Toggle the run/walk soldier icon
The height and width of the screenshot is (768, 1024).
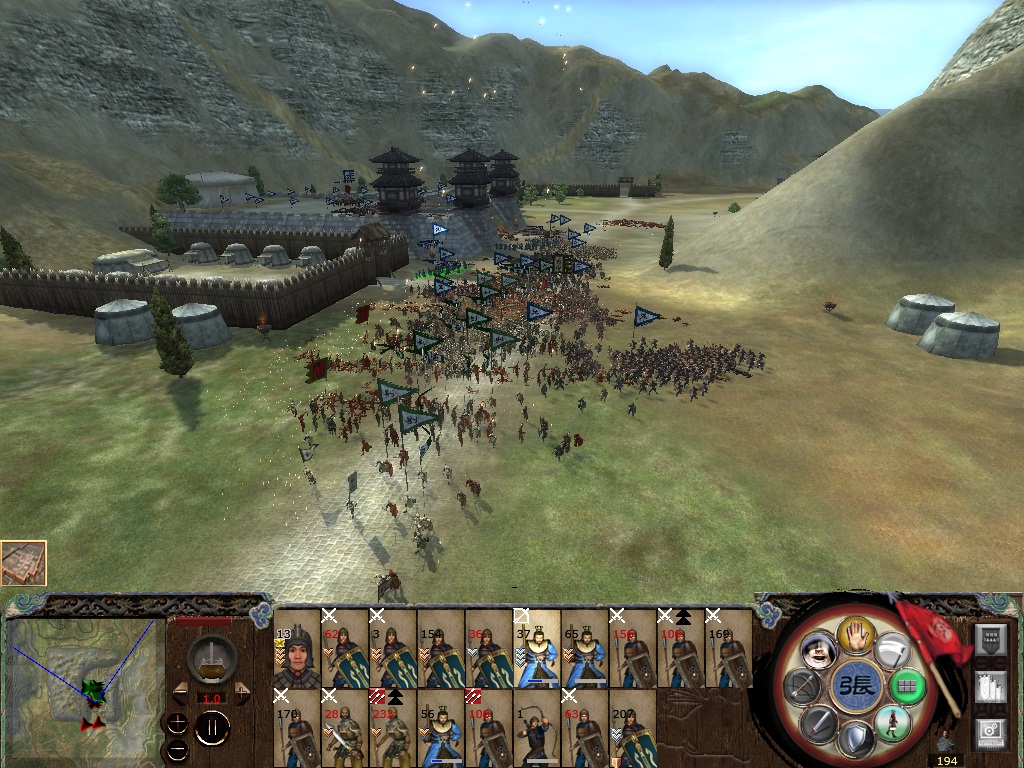[x=892, y=723]
